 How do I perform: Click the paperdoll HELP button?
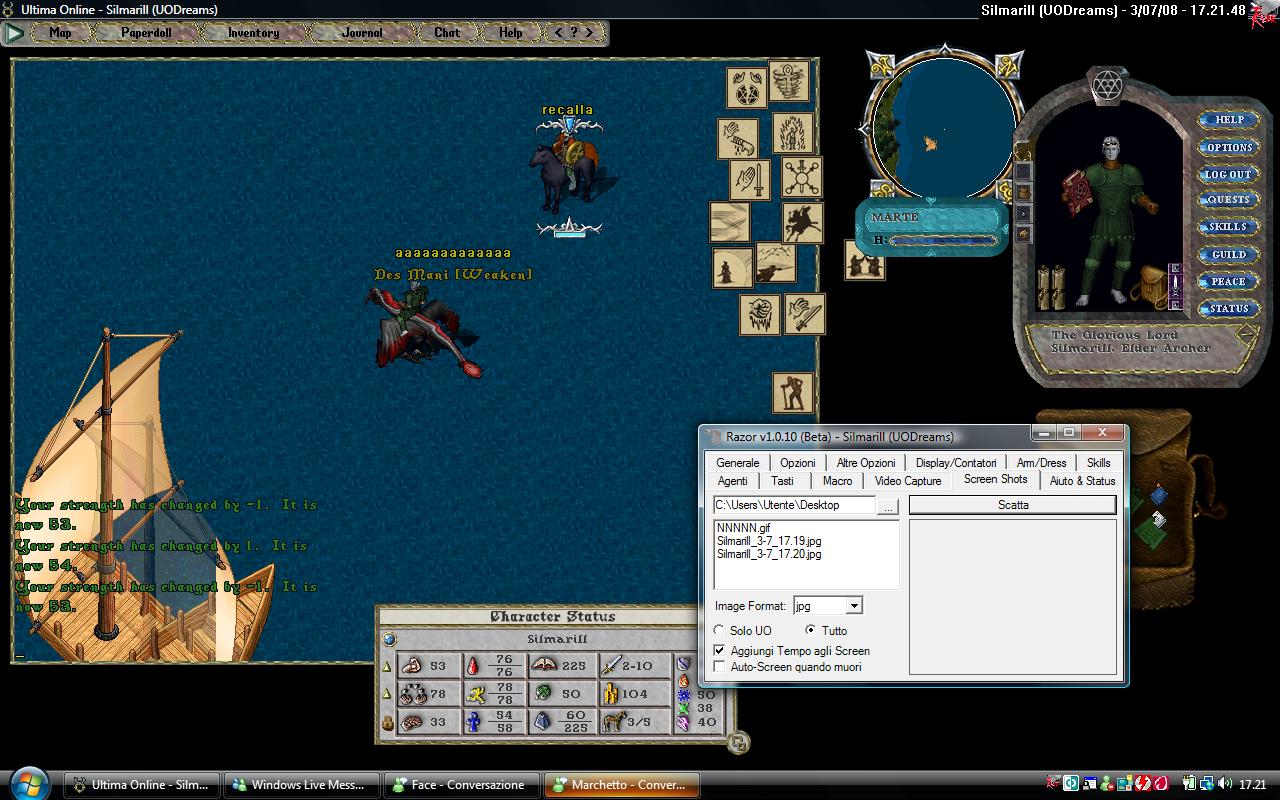[x=1228, y=120]
